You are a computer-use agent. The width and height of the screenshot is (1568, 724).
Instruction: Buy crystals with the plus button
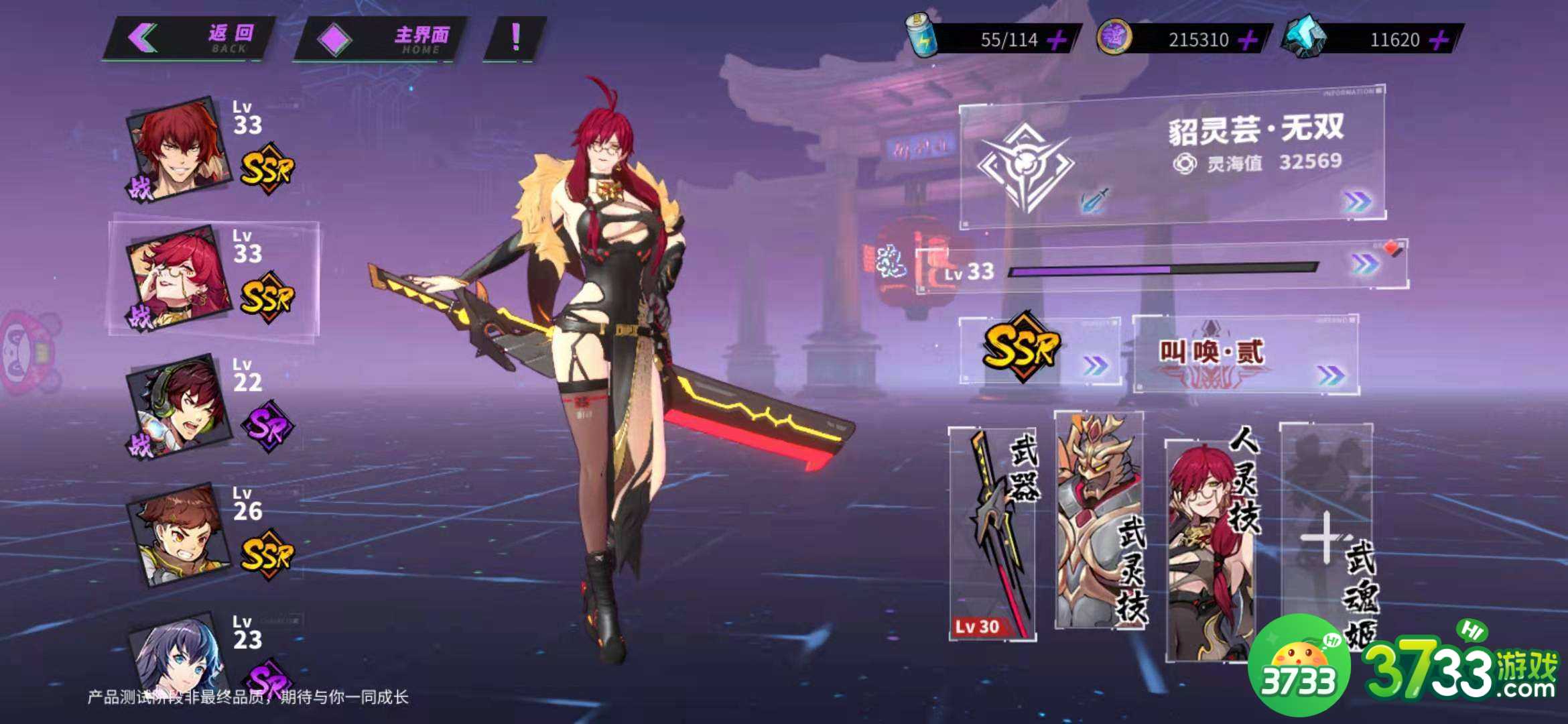[x=1438, y=40]
